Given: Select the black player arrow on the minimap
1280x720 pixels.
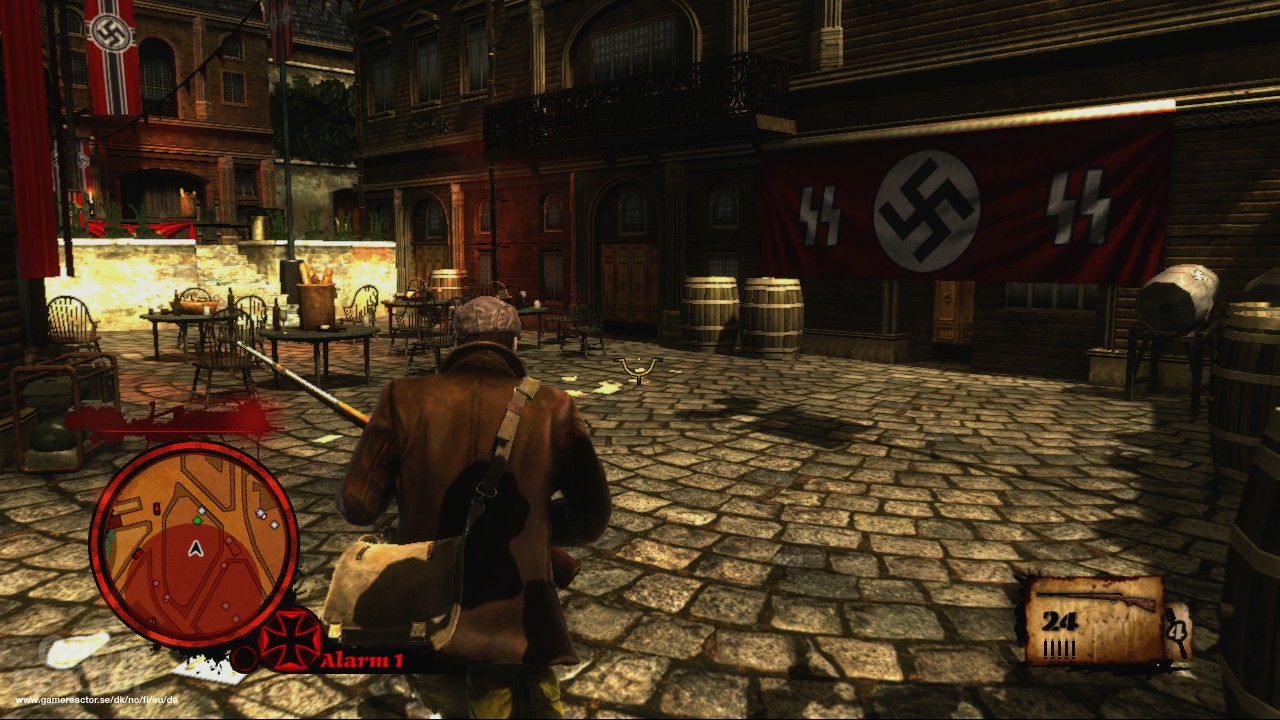Looking at the screenshot, I should point(195,548).
